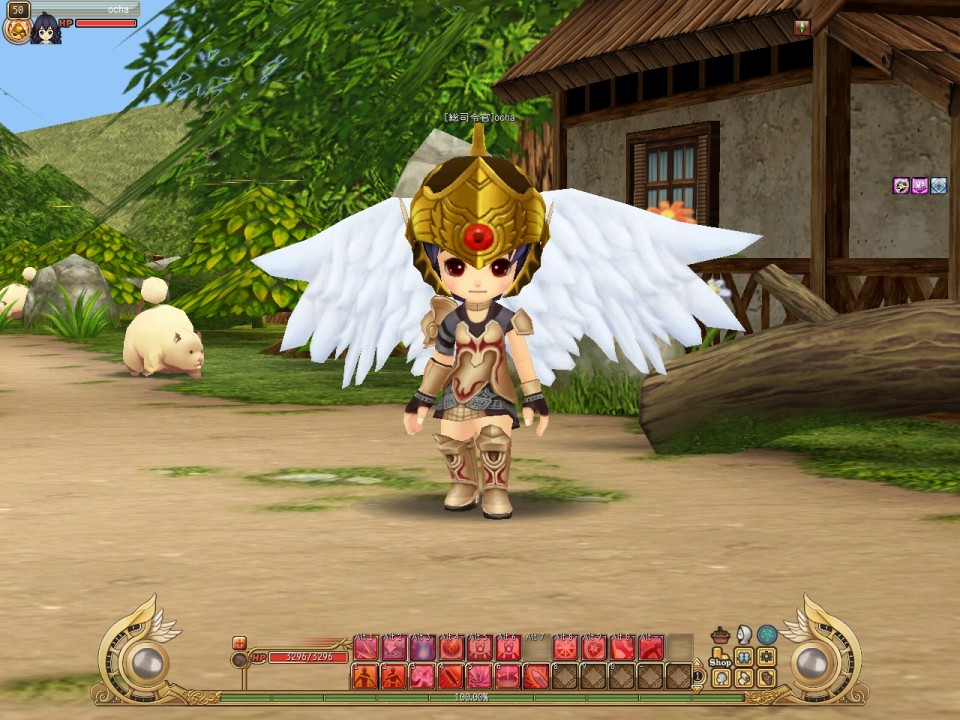960x720 pixels.
Task: Open the brown bag inventory icon
Action: coord(767,677)
